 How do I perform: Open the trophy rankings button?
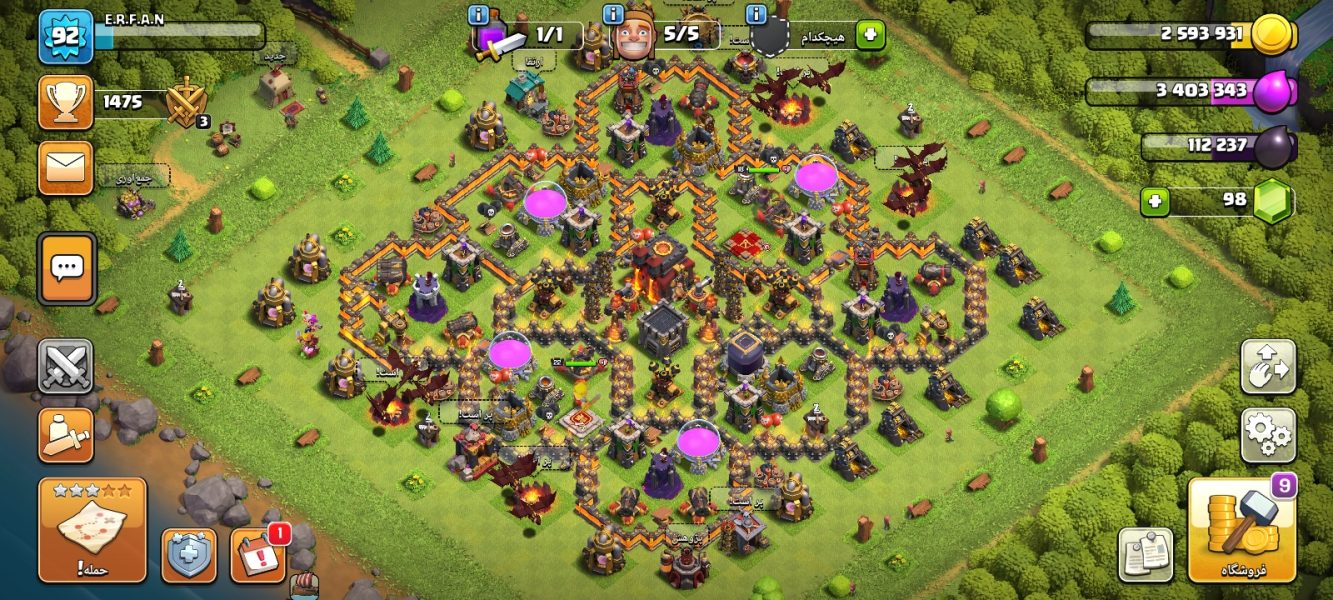pyautogui.click(x=66, y=102)
